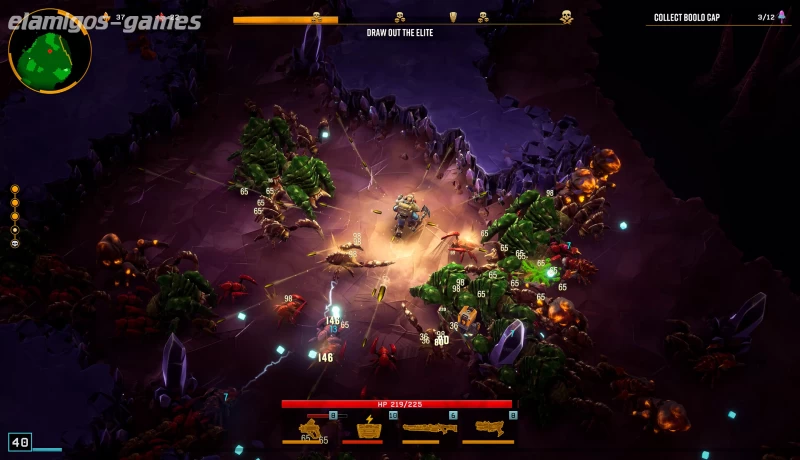Click the circular cave minimap

pos(49,50)
